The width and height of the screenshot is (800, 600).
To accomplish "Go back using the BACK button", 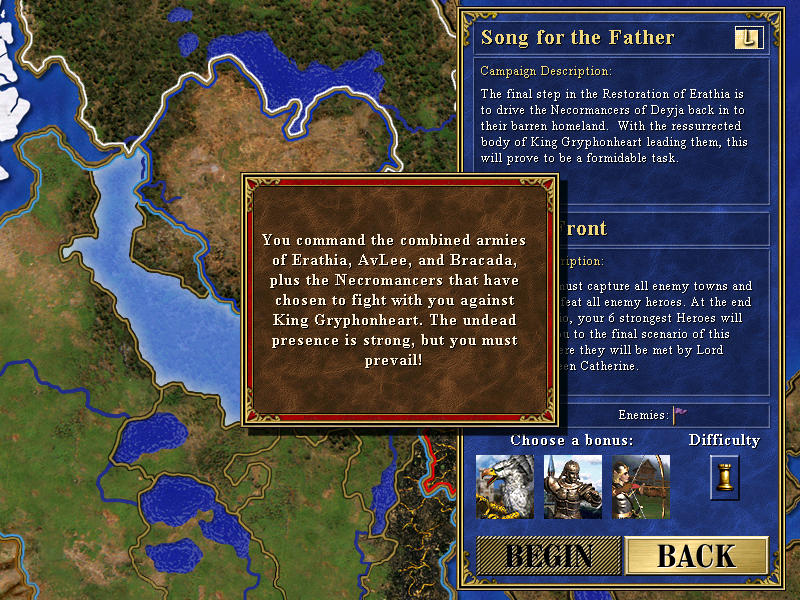I will point(696,556).
